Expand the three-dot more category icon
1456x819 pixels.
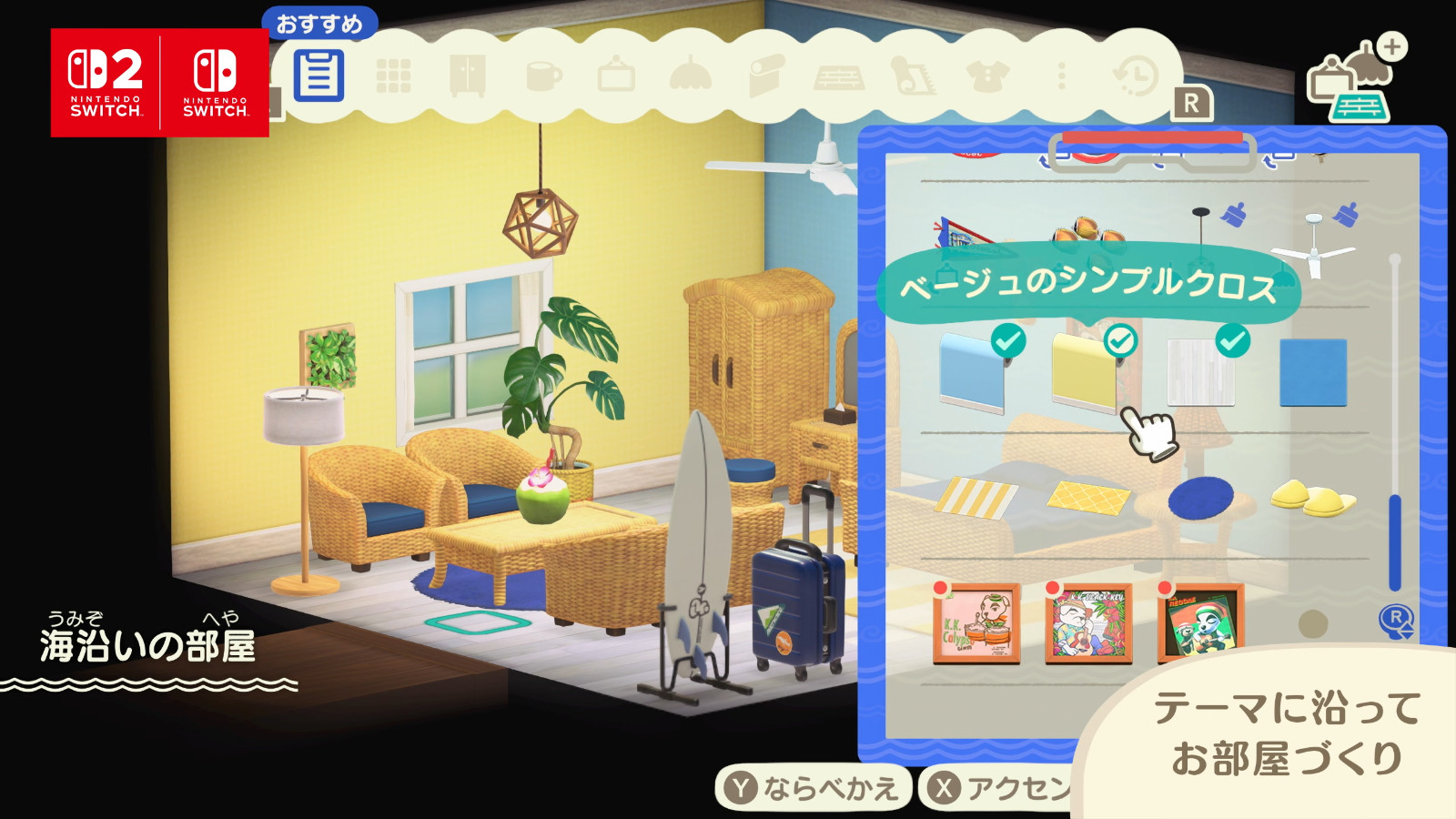click(1061, 77)
